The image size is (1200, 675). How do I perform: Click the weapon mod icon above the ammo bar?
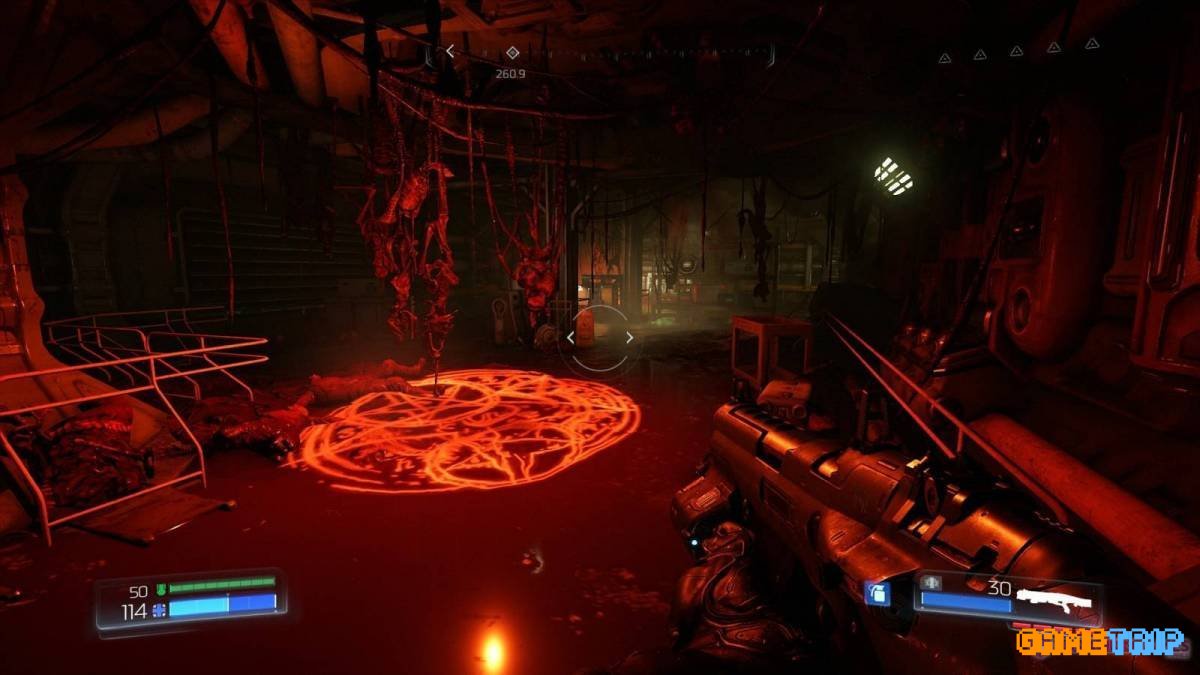pos(931,583)
